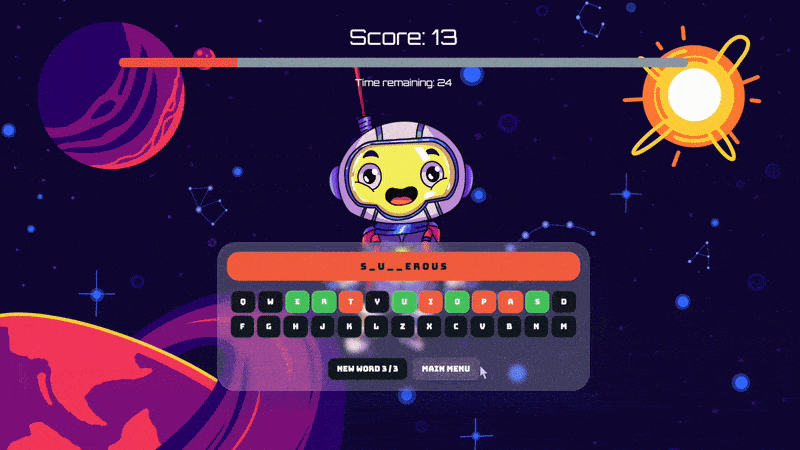Guess the letter C

457,326
